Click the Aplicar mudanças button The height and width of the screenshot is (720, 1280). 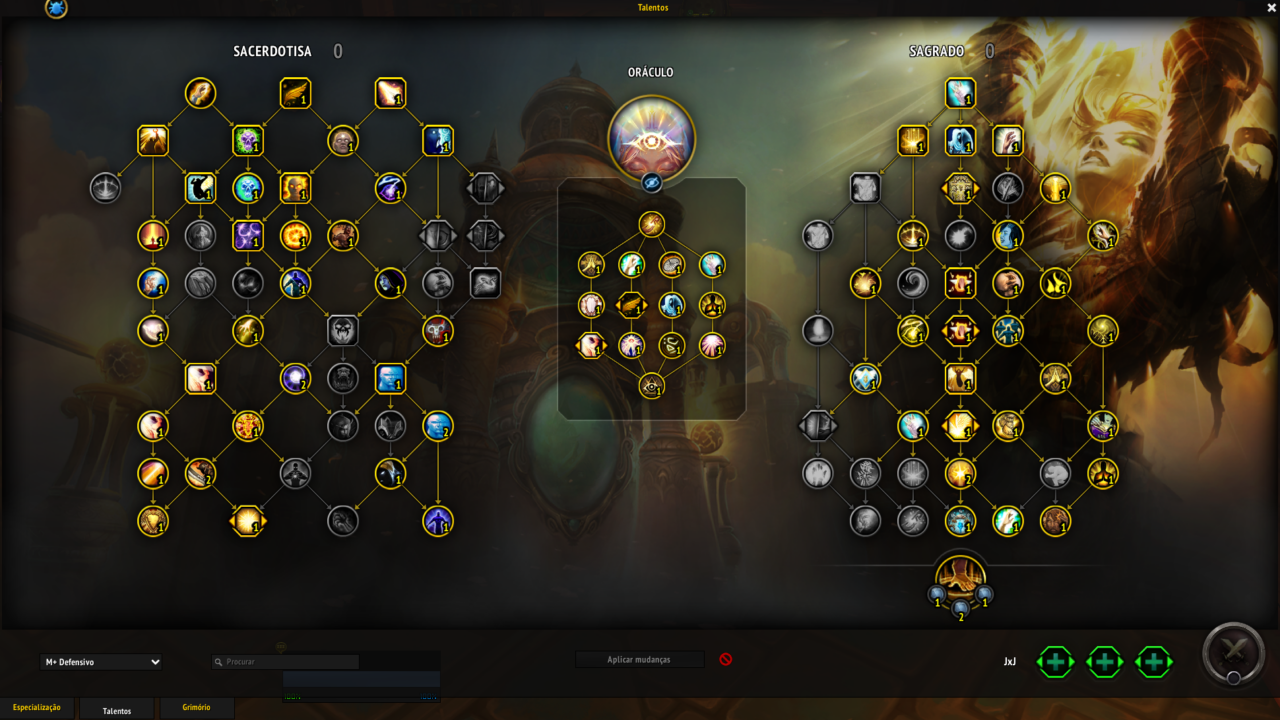pos(639,660)
